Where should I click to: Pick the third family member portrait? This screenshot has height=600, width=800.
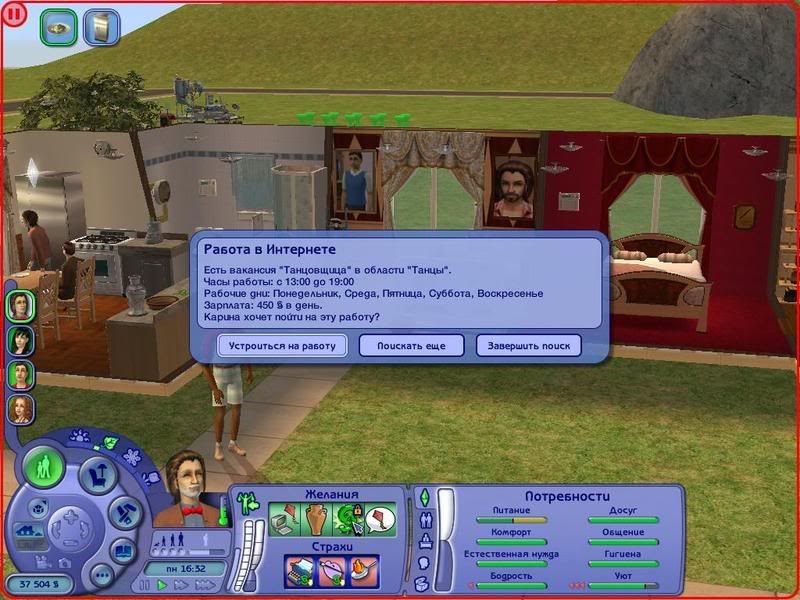tap(20, 374)
